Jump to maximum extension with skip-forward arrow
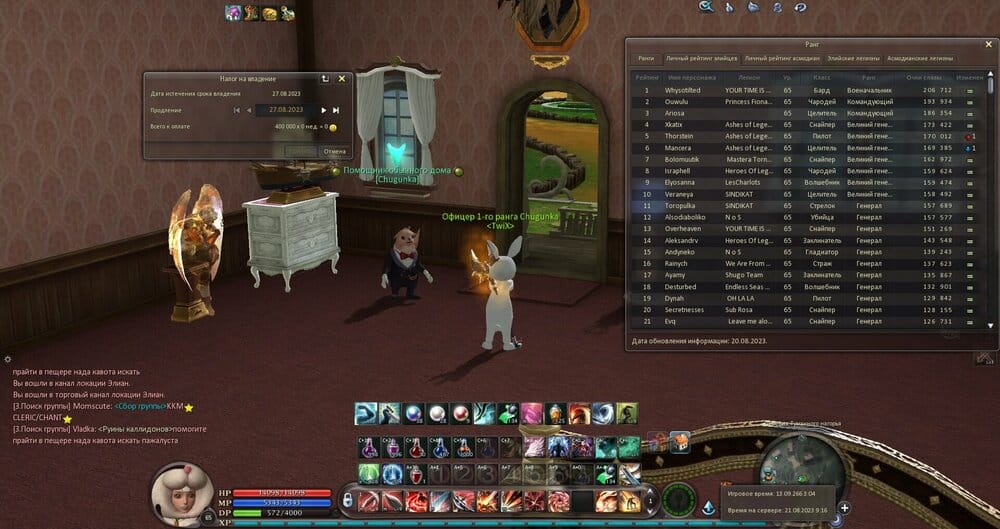This screenshot has width=1000, height=529. (x=336, y=110)
